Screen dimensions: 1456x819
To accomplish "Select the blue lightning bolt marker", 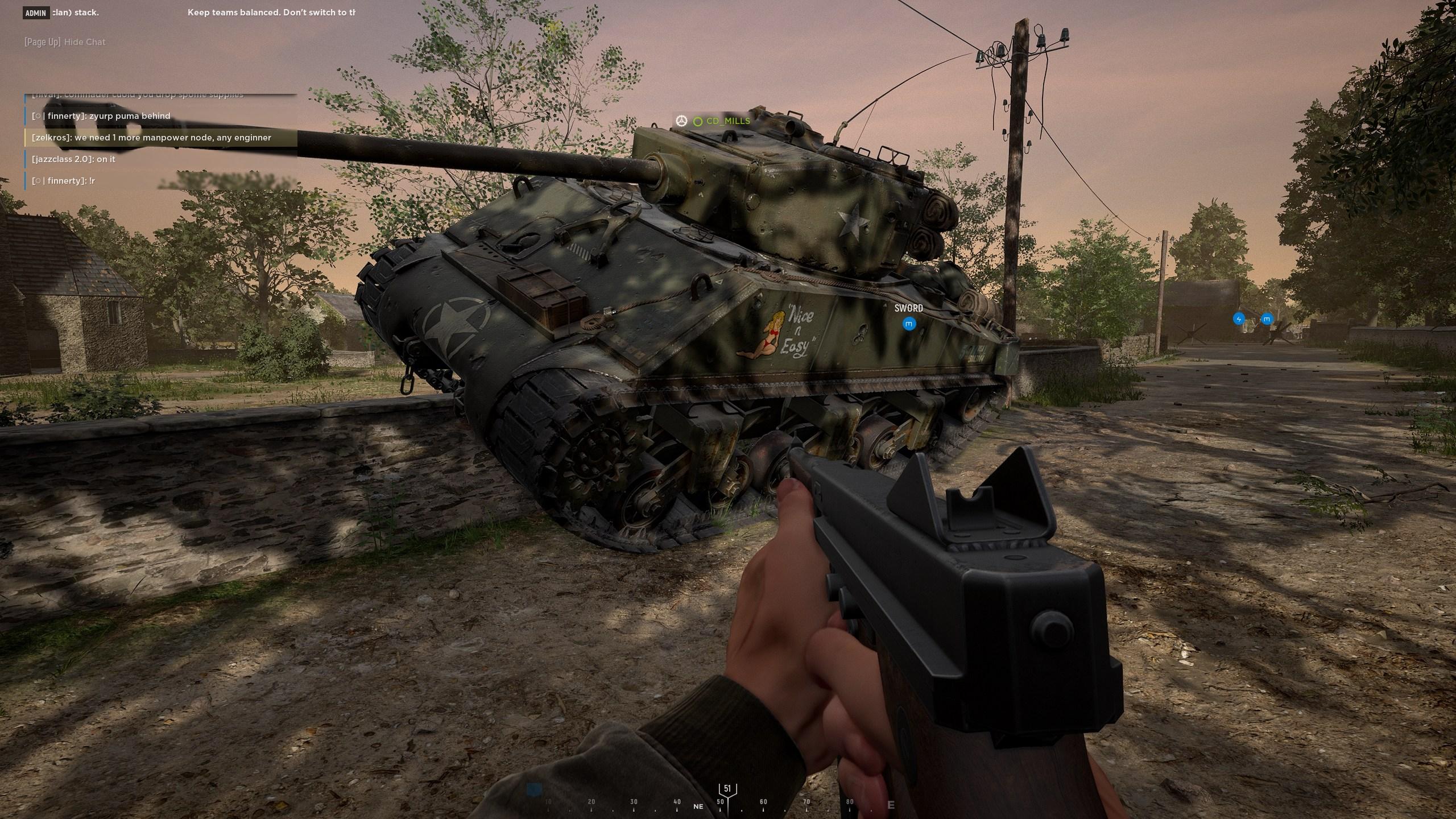I will tap(1239, 319).
